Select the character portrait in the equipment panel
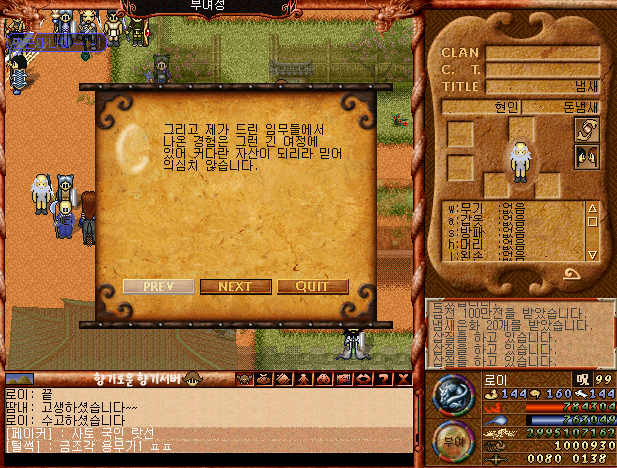 (x=519, y=158)
